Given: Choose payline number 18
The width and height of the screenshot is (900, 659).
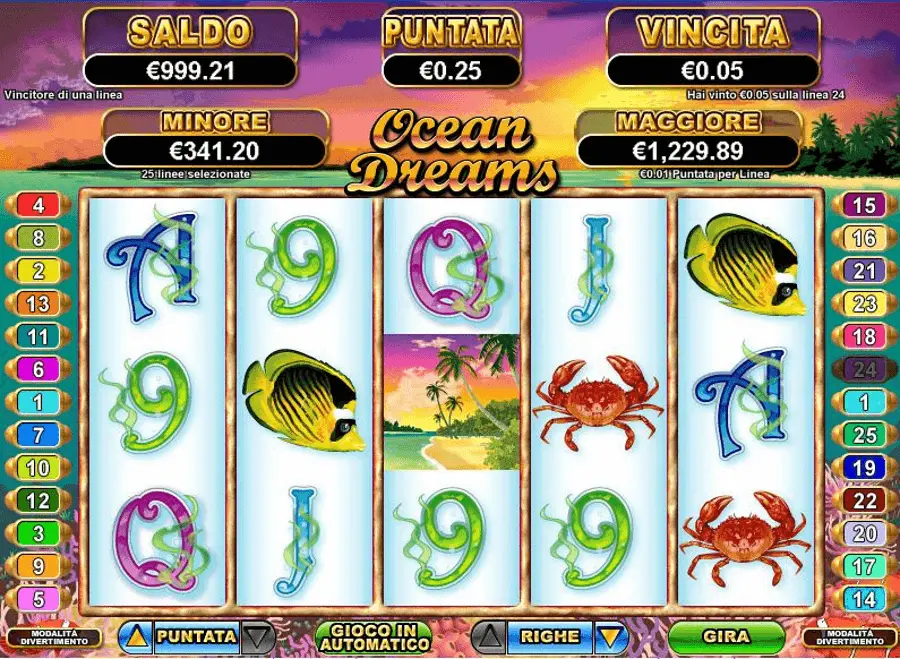Looking at the screenshot, I should [x=864, y=336].
